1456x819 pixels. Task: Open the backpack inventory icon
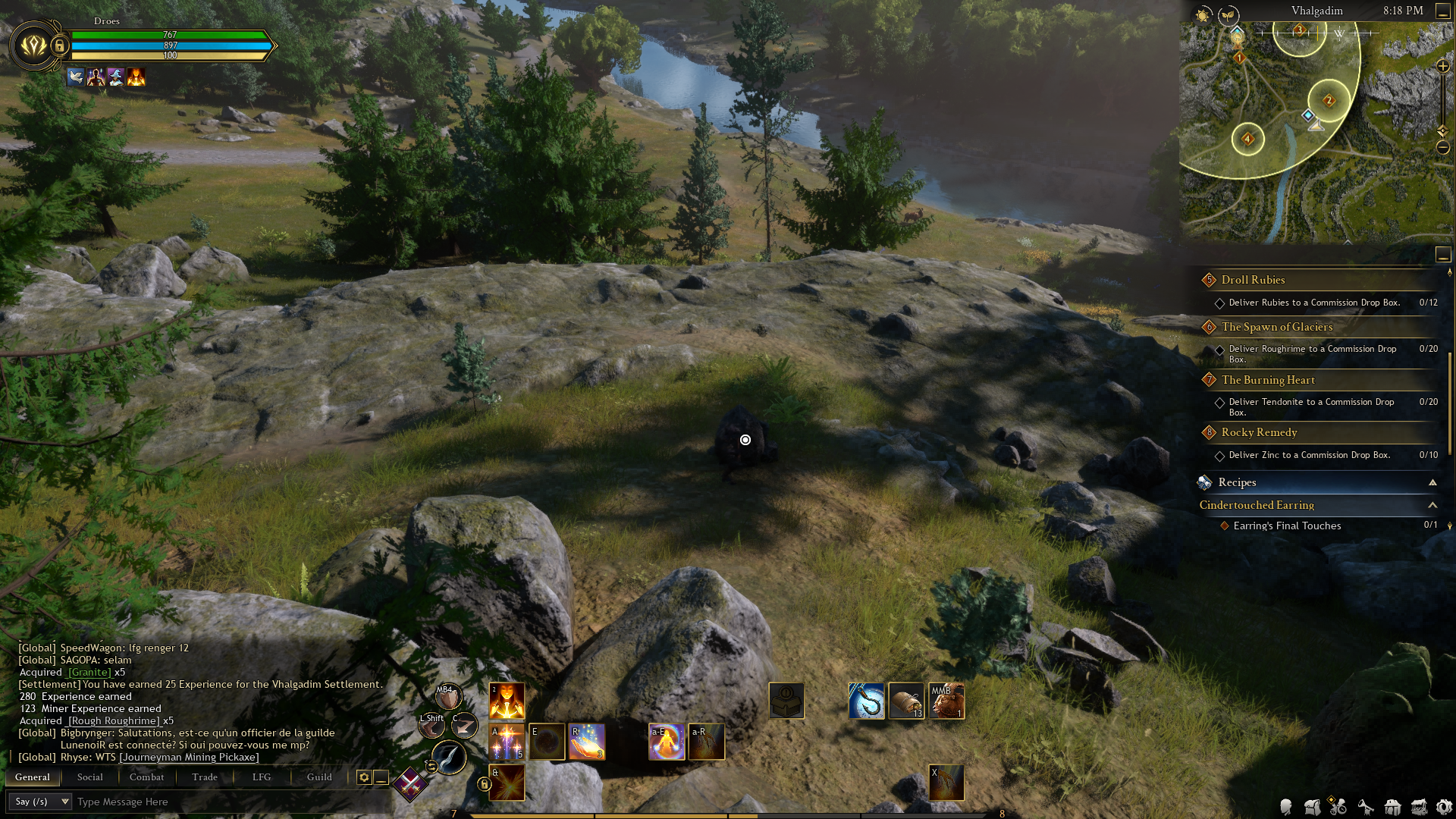(1312, 808)
